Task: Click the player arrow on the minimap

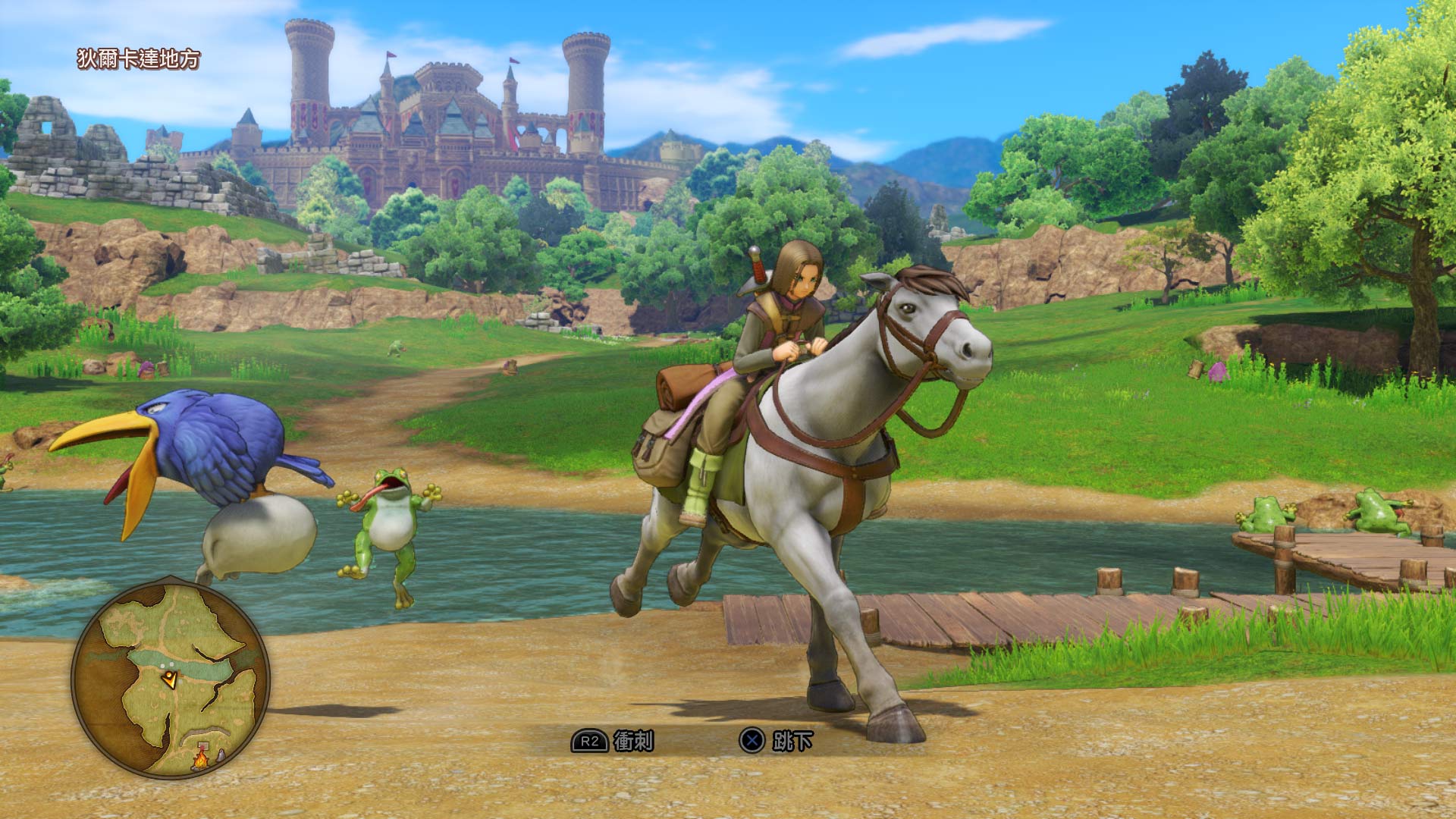Action: (x=170, y=679)
